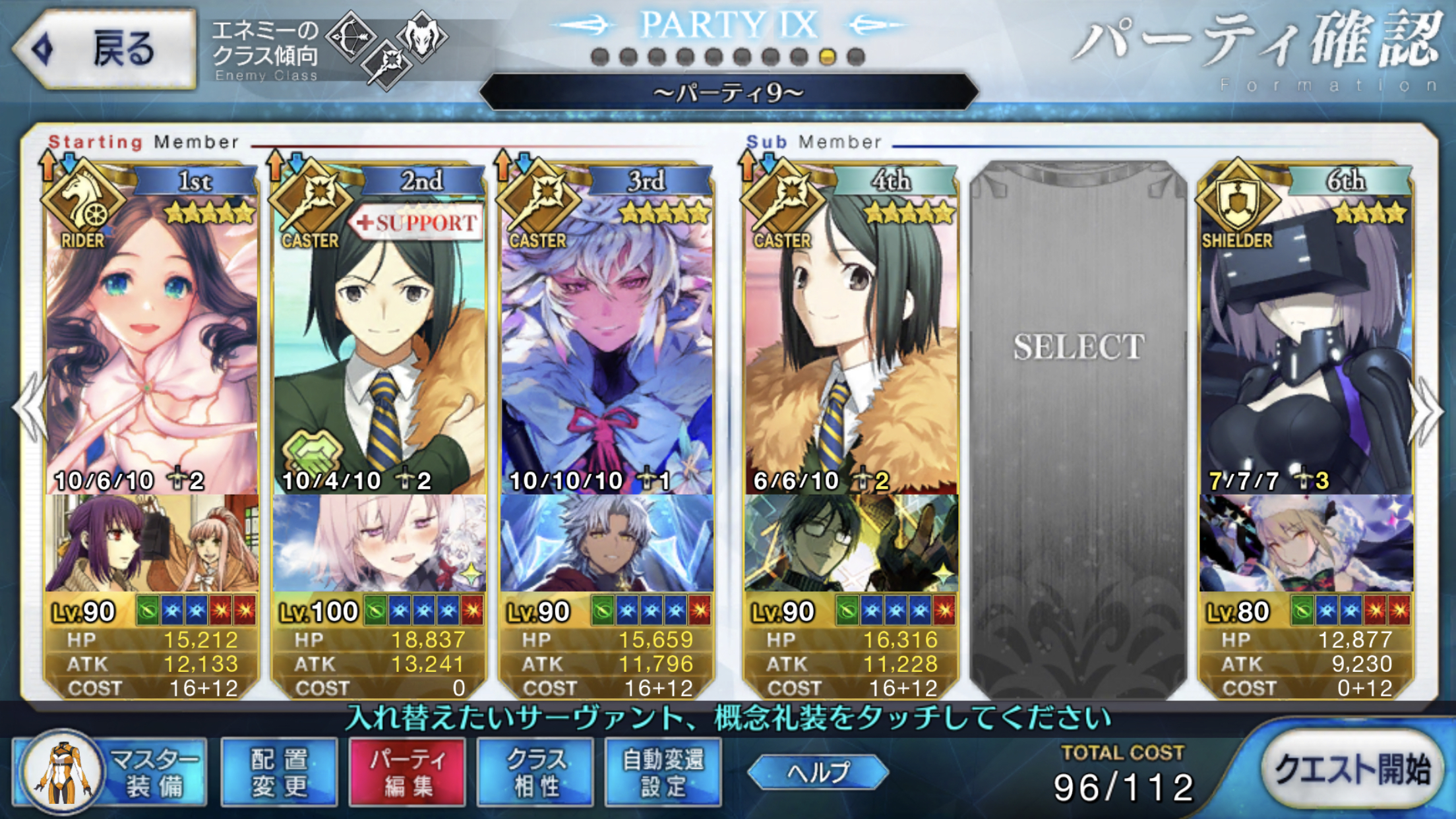Select パーティ編集 party edit button
Viewport: 1456px width, 819px height.
pos(407,772)
